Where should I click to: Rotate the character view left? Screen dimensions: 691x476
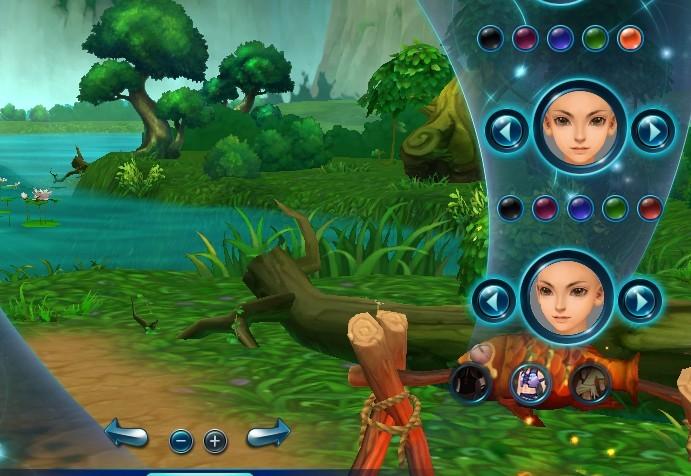tap(127, 436)
